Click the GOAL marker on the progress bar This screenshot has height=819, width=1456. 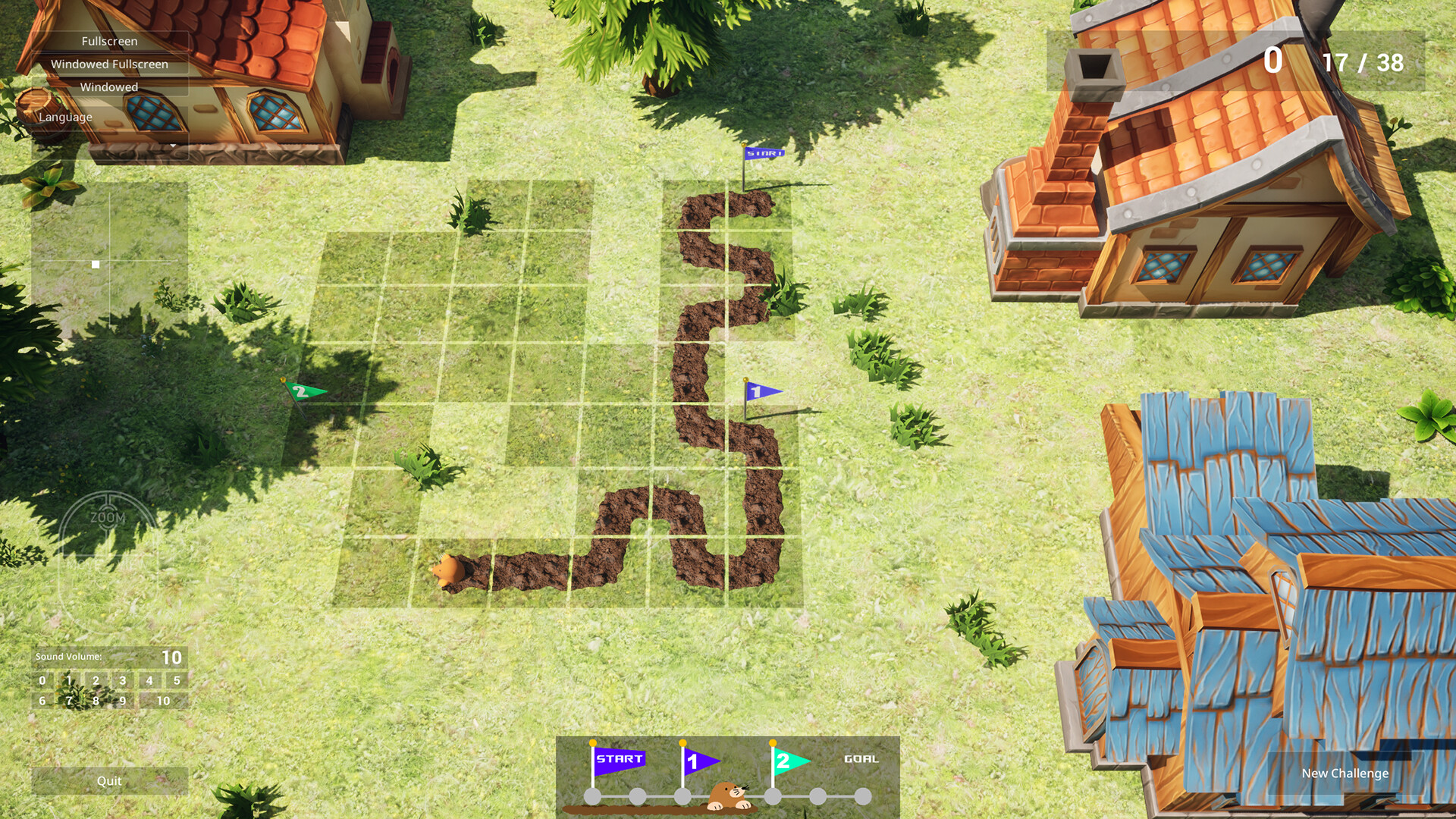click(x=860, y=758)
